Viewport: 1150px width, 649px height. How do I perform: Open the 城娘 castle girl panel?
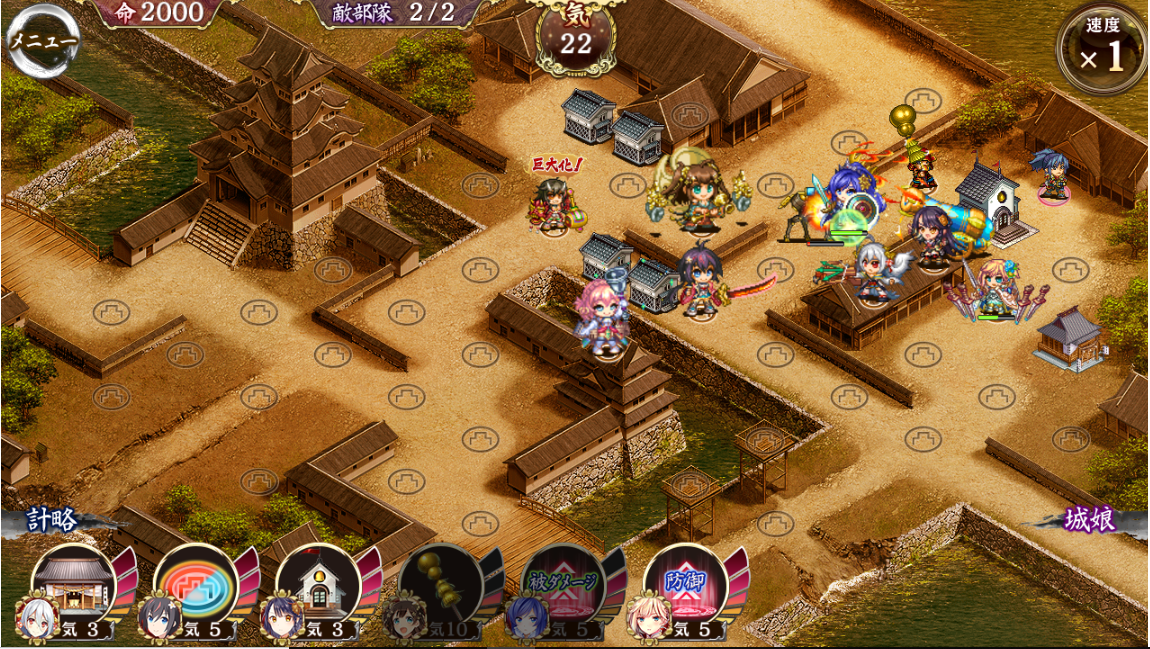pos(1089,521)
